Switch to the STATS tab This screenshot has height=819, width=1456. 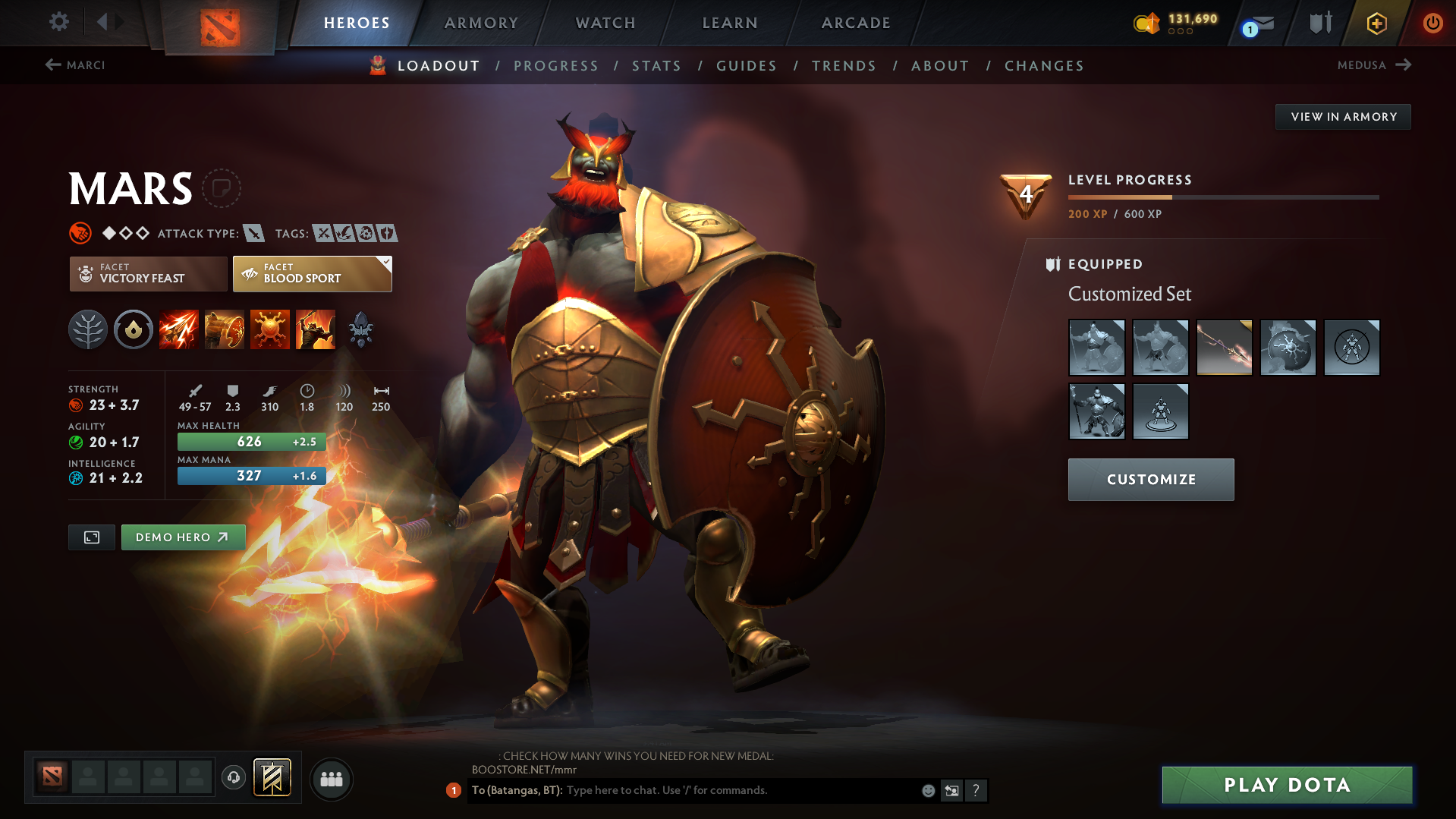click(x=656, y=65)
